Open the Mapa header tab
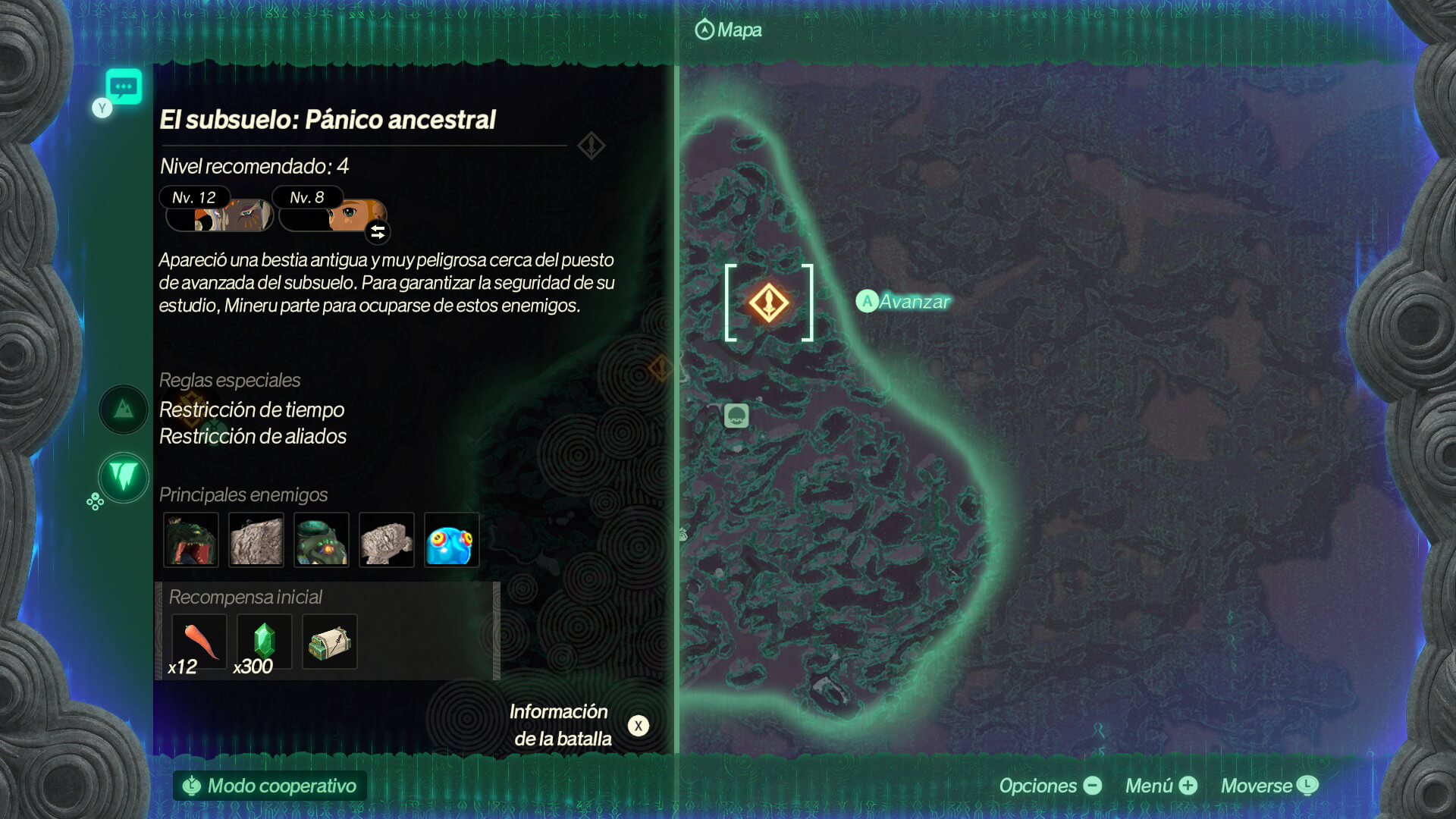The width and height of the screenshot is (1456, 819). (x=728, y=30)
